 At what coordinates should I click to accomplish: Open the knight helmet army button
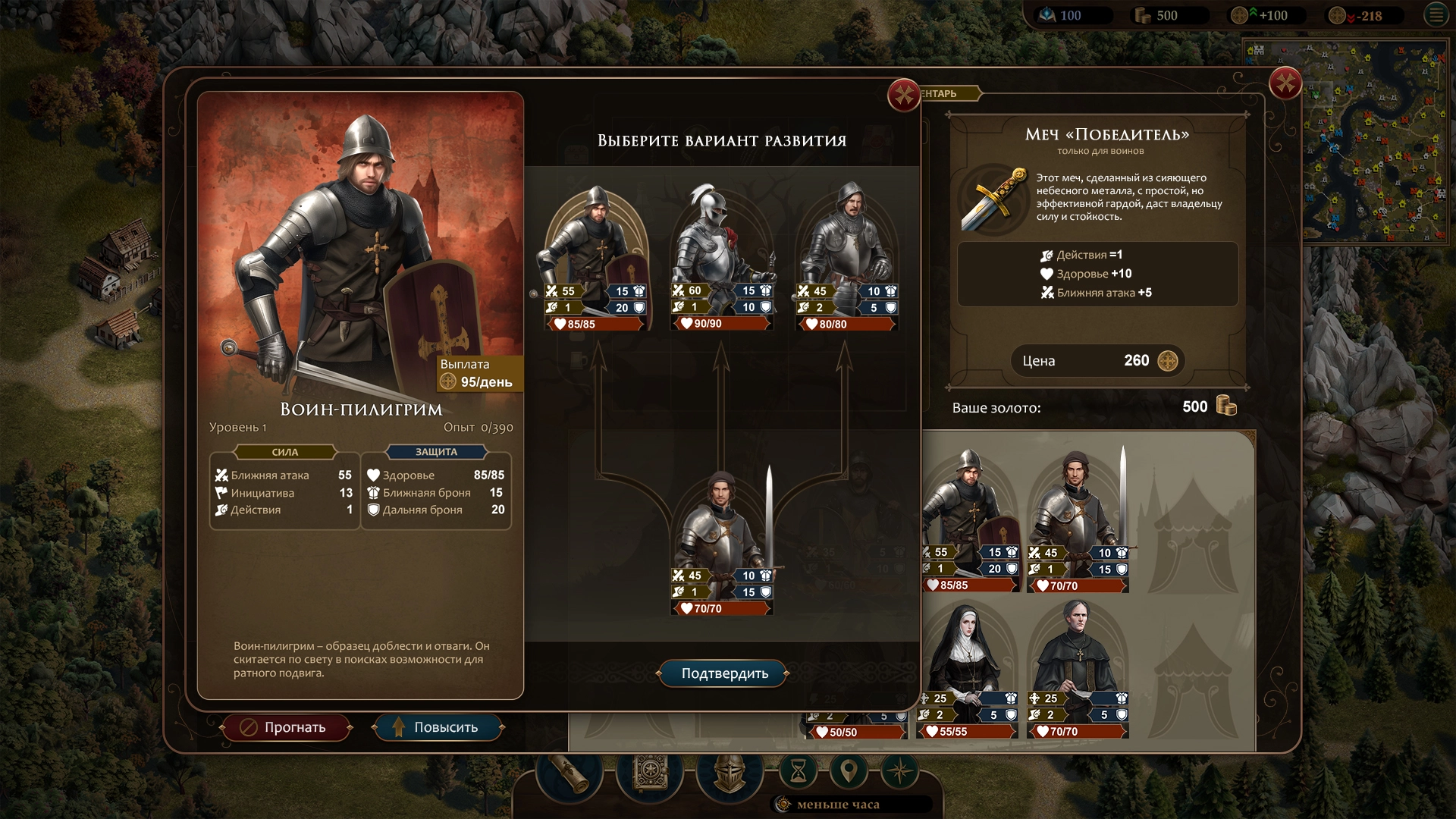click(x=729, y=773)
